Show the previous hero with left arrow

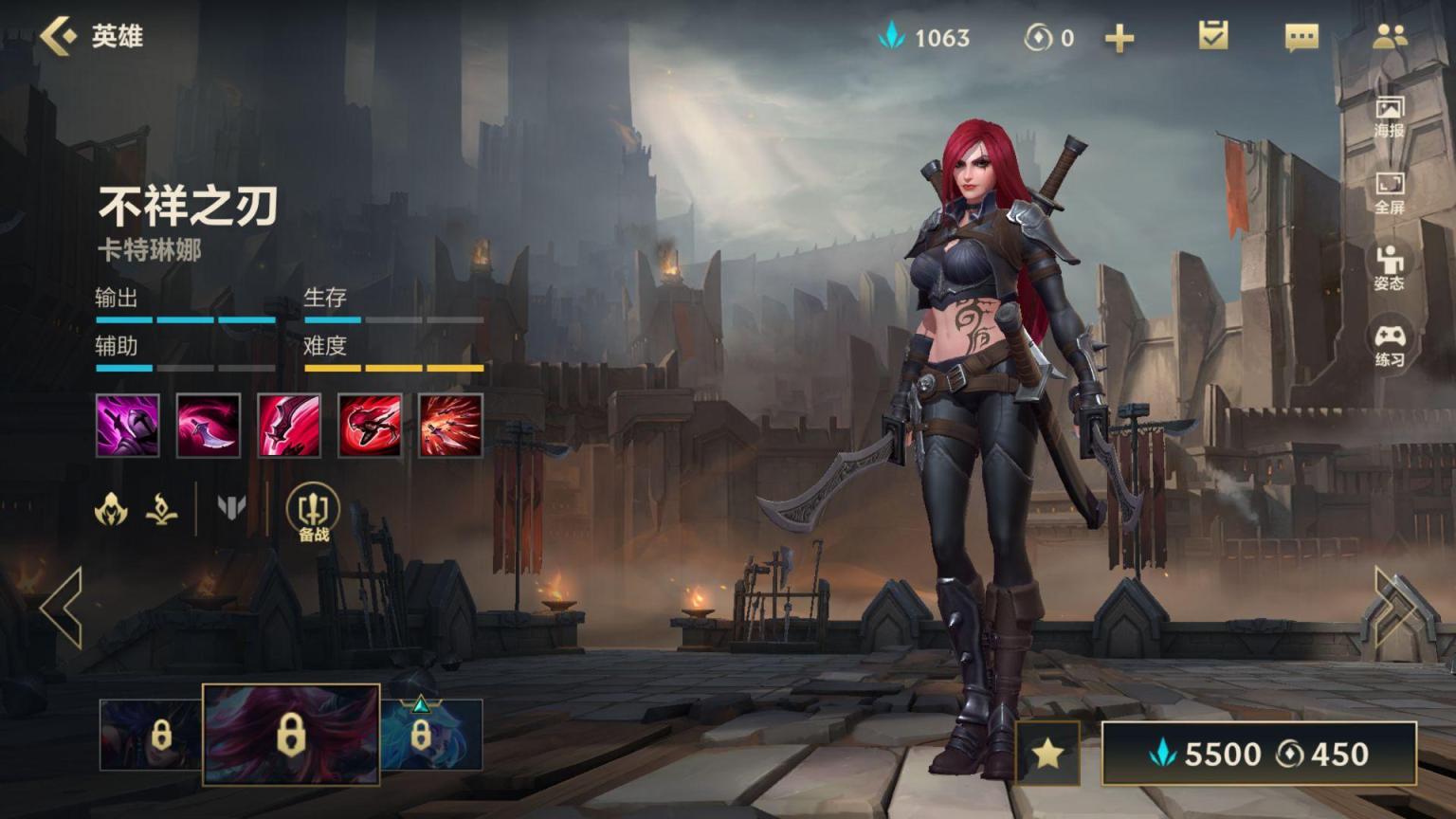coord(63,608)
